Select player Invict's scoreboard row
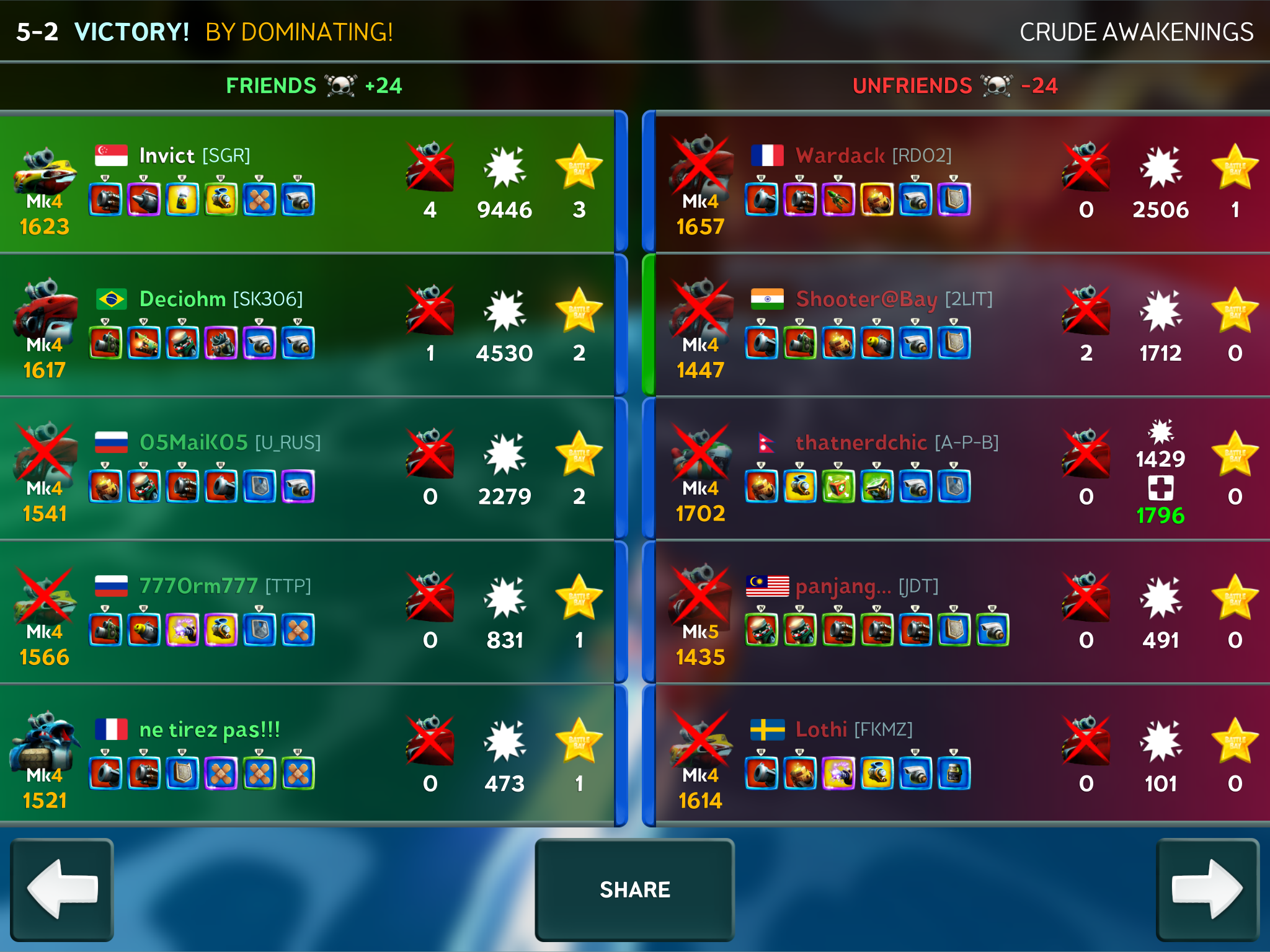This screenshot has width=1270, height=952. 307,184
